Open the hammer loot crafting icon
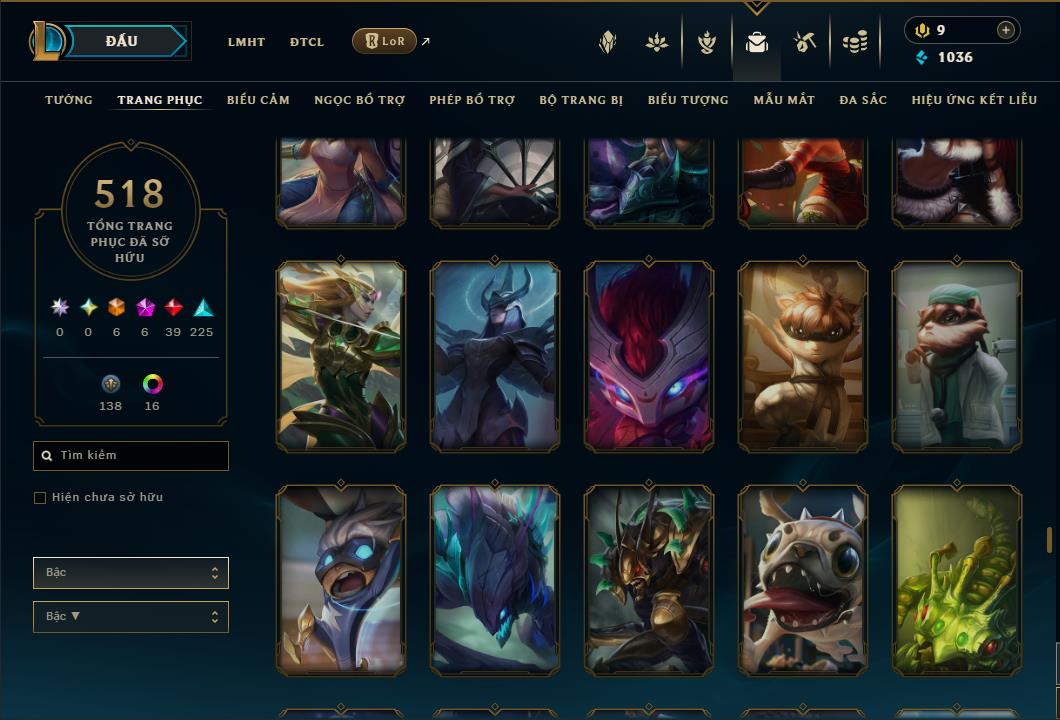This screenshot has height=720, width=1060. (805, 42)
